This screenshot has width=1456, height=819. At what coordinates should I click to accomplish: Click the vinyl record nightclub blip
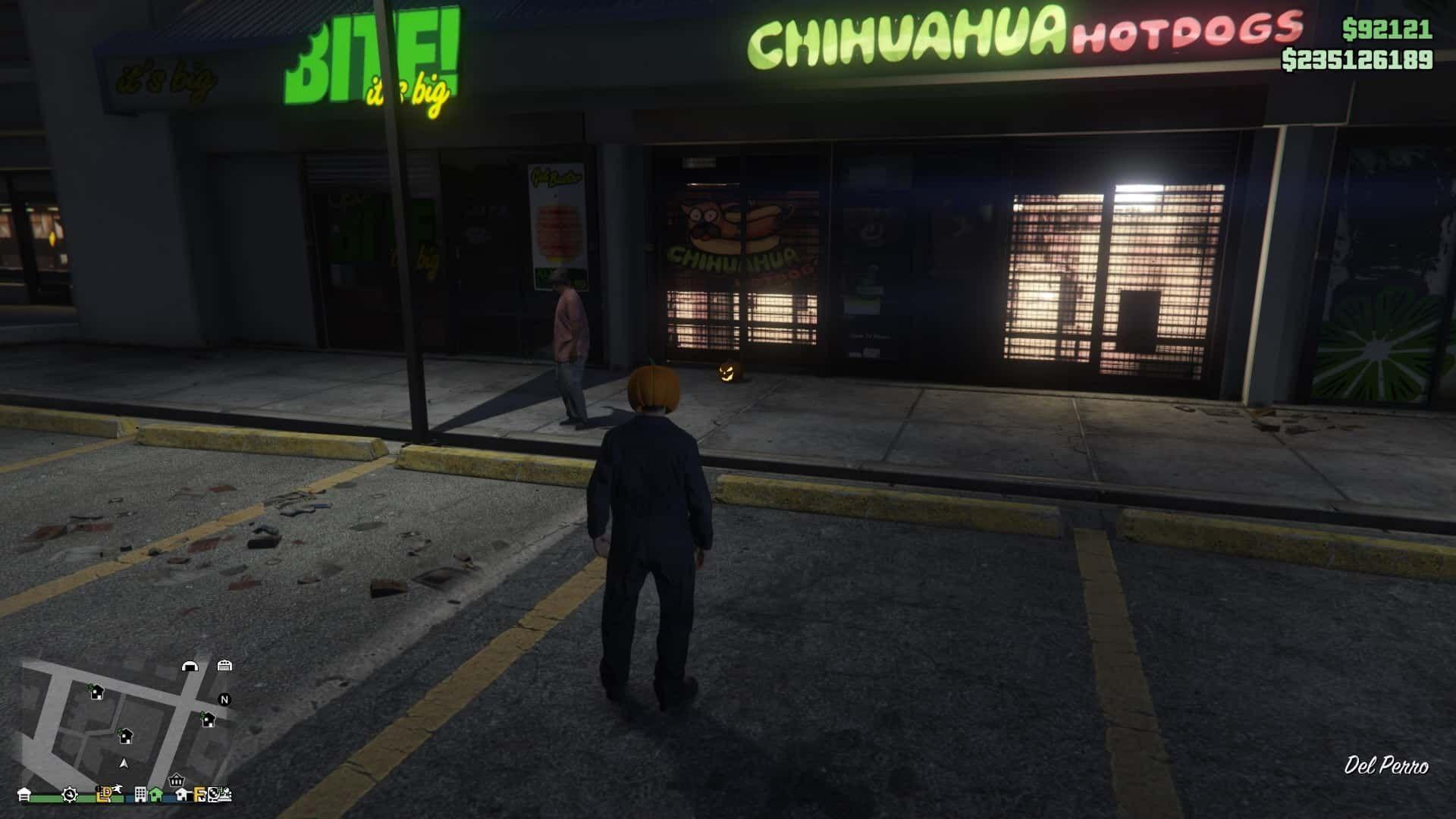[215, 794]
